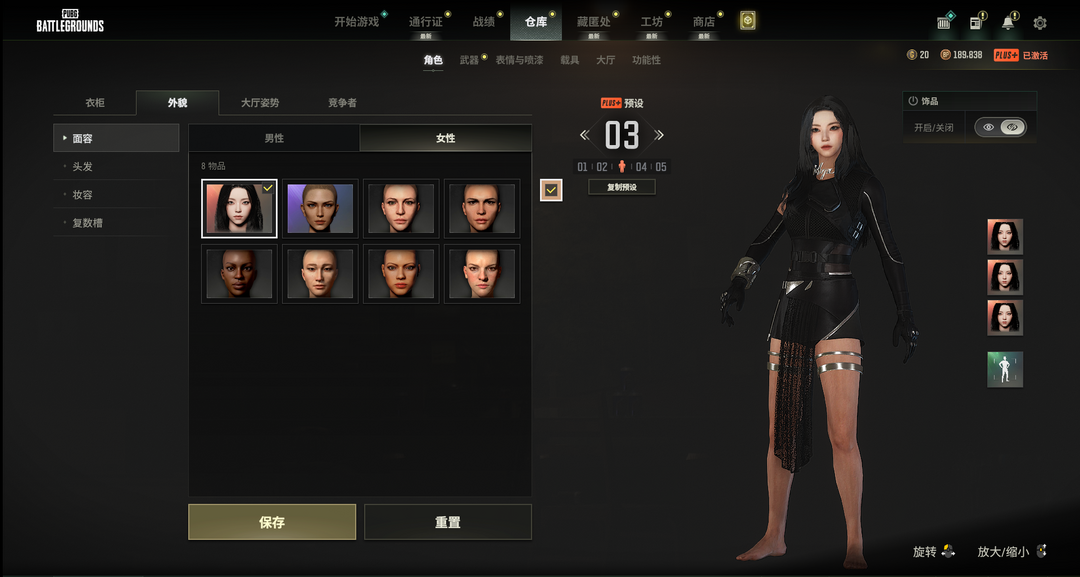Reset changes with the 重置 button
The height and width of the screenshot is (577, 1080).
[447, 522]
